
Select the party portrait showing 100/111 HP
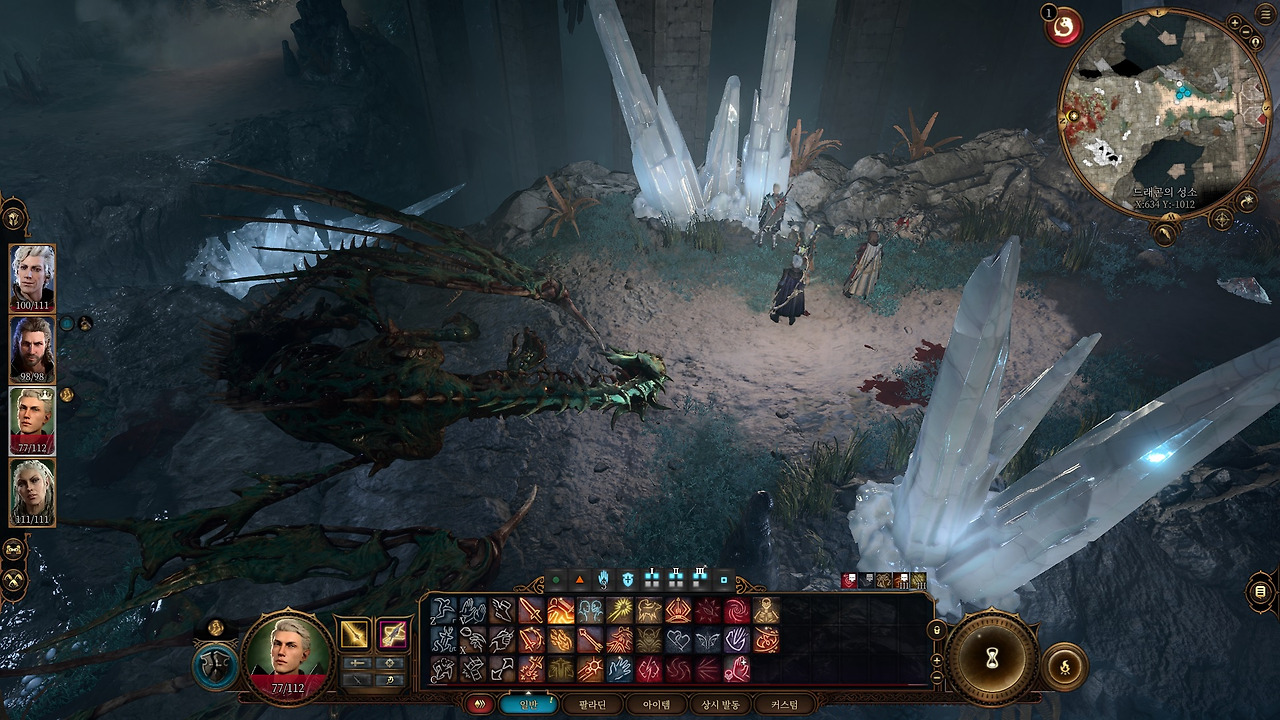[x=33, y=277]
